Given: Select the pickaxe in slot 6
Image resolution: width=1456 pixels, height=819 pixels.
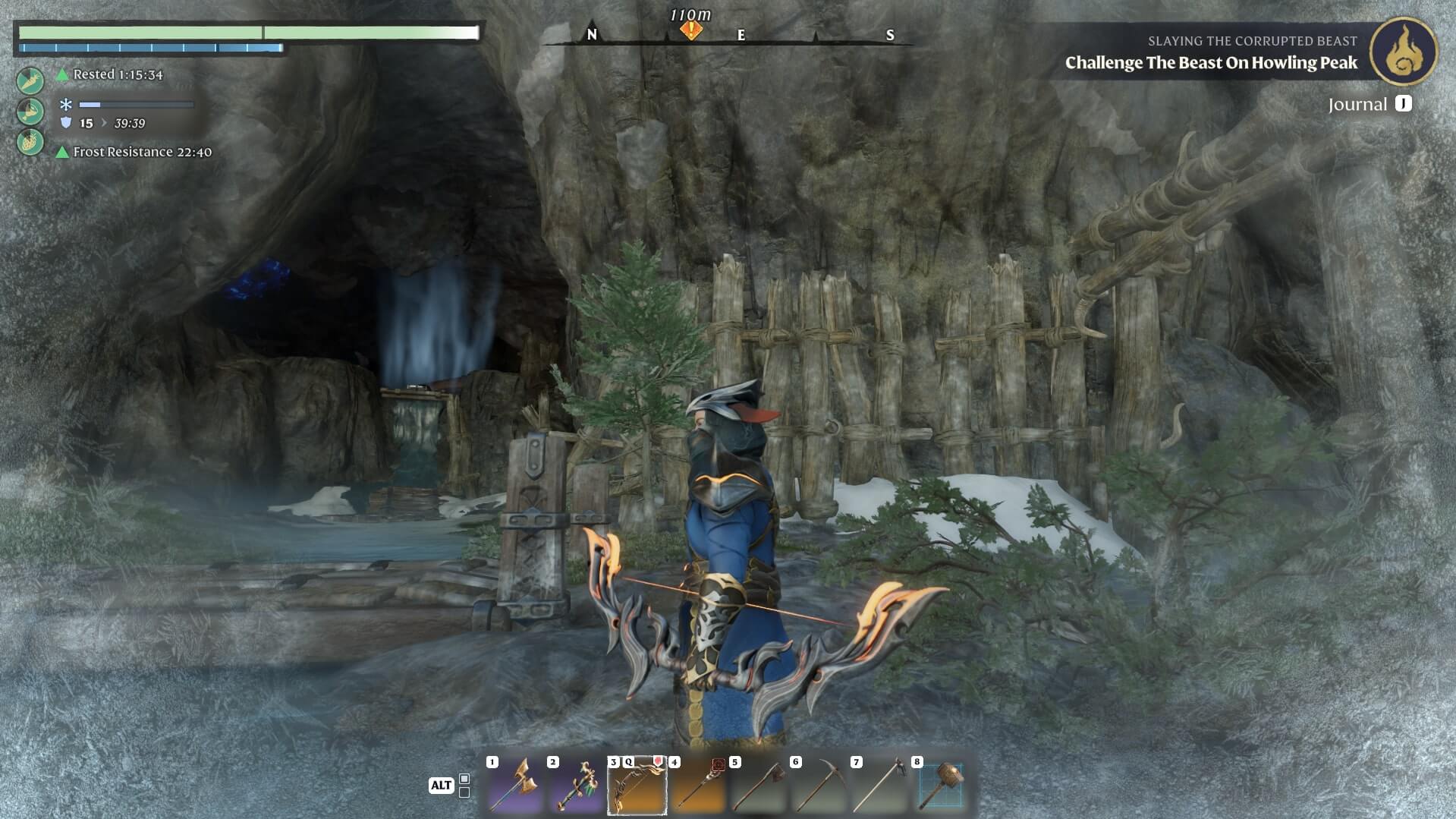Looking at the screenshot, I should coord(819,786).
